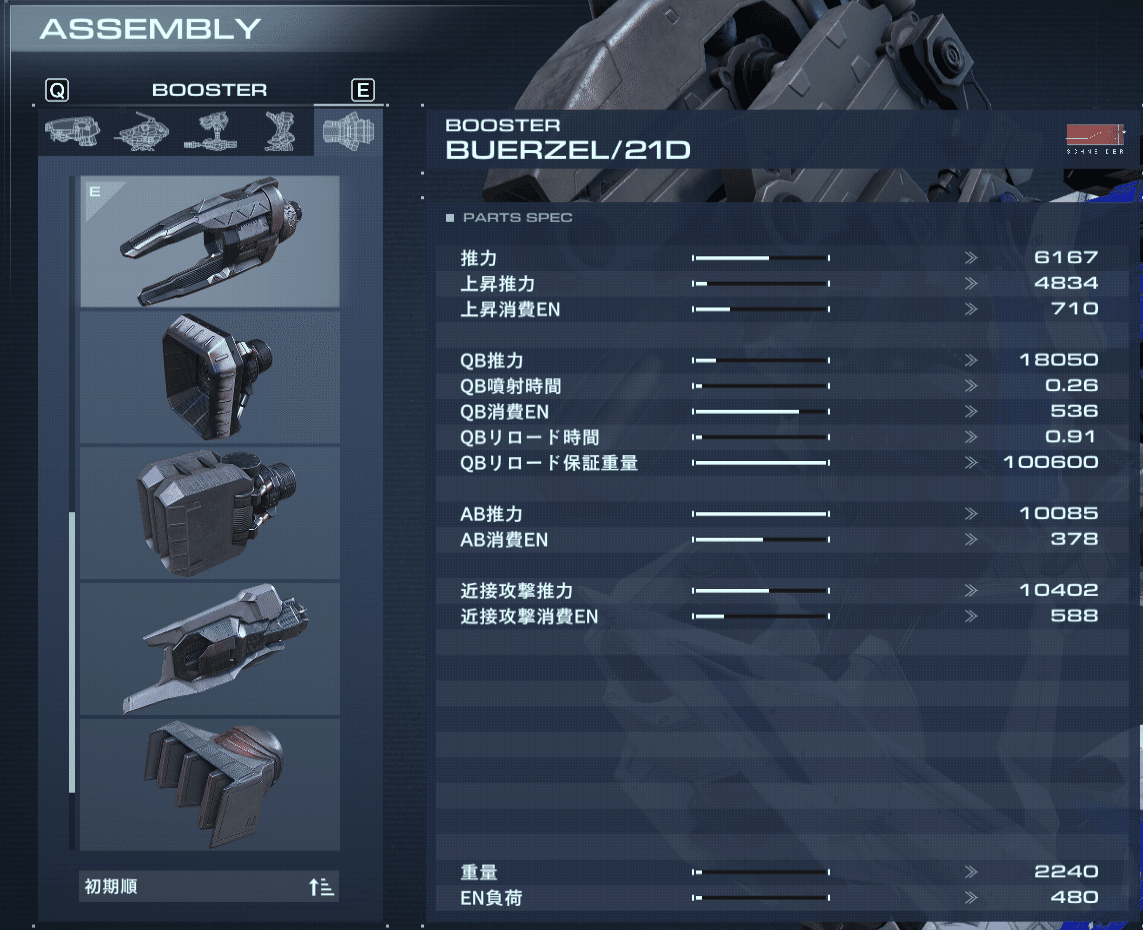Choose the finned booster with red stripe
Image resolution: width=1143 pixels, height=930 pixels.
pos(210,785)
